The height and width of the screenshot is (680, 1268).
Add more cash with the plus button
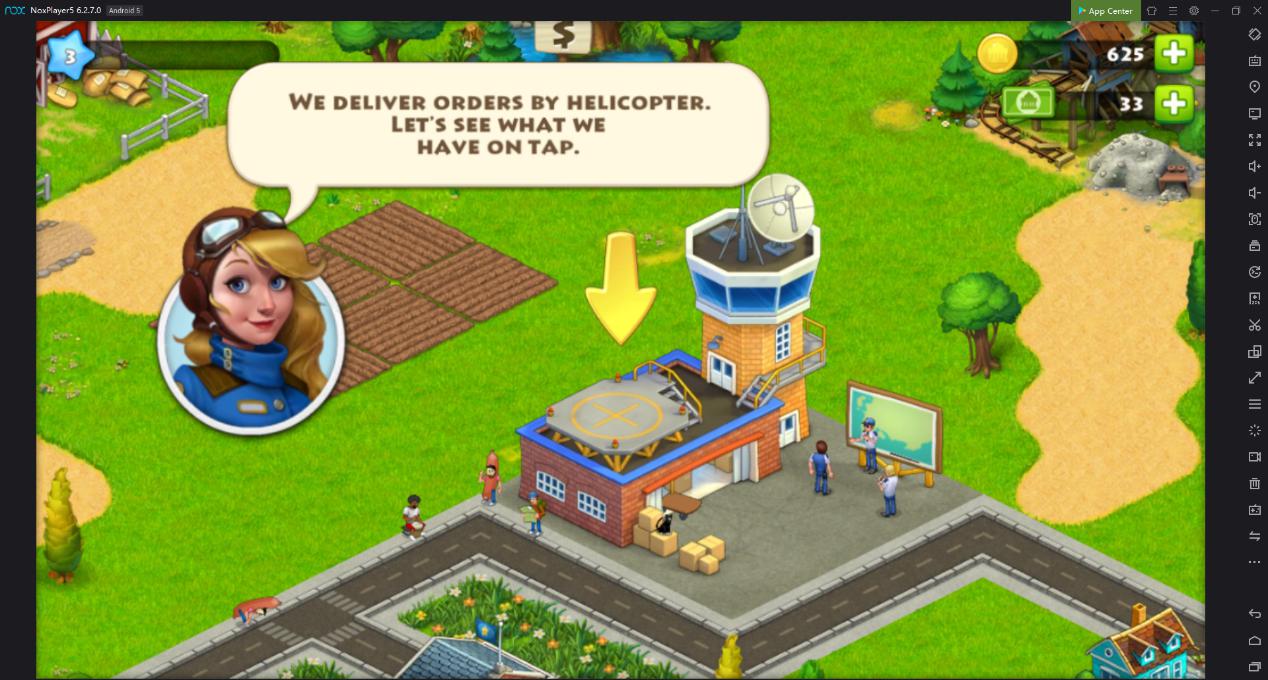coord(1174,103)
